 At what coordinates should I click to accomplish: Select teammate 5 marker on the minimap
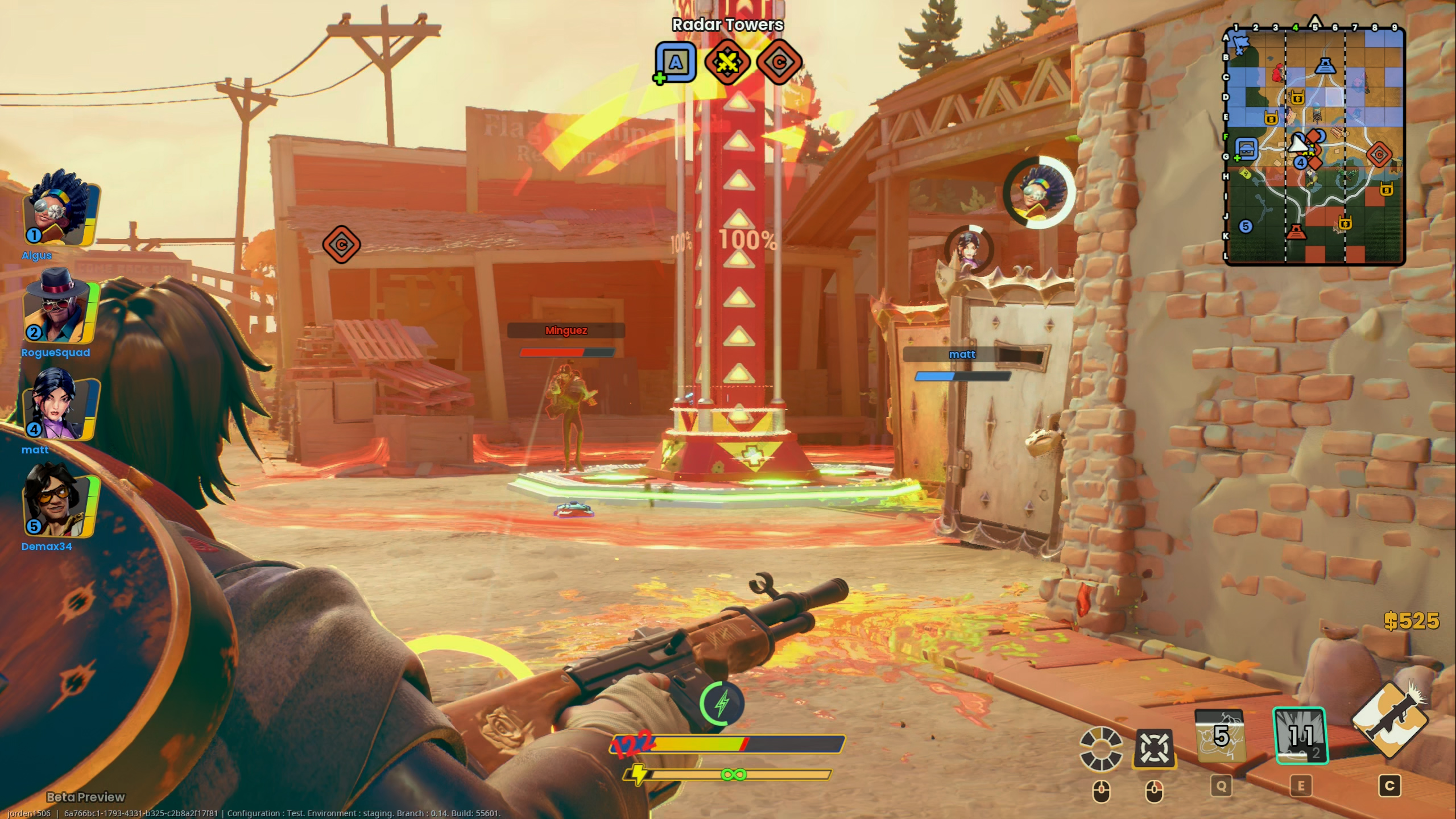click(x=1246, y=226)
